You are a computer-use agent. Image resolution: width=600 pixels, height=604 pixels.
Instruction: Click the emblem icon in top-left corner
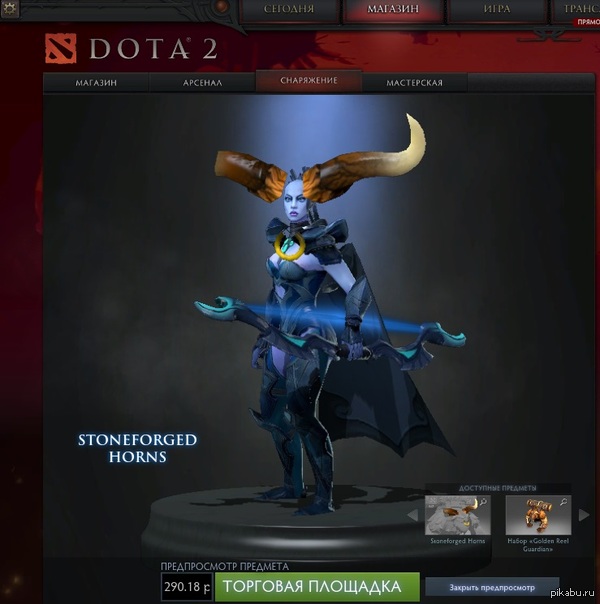point(12,11)
